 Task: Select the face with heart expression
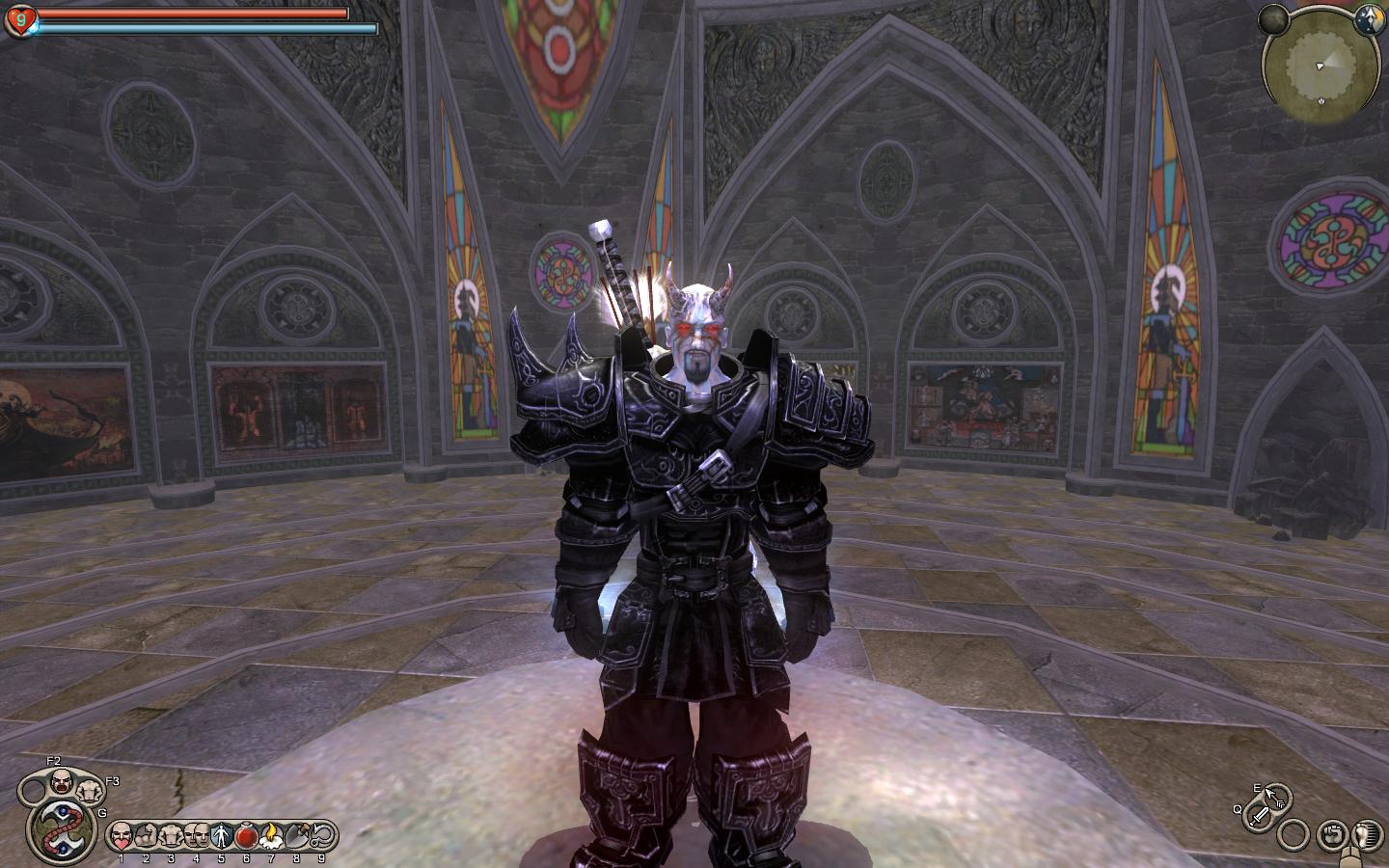pos(121,834)
